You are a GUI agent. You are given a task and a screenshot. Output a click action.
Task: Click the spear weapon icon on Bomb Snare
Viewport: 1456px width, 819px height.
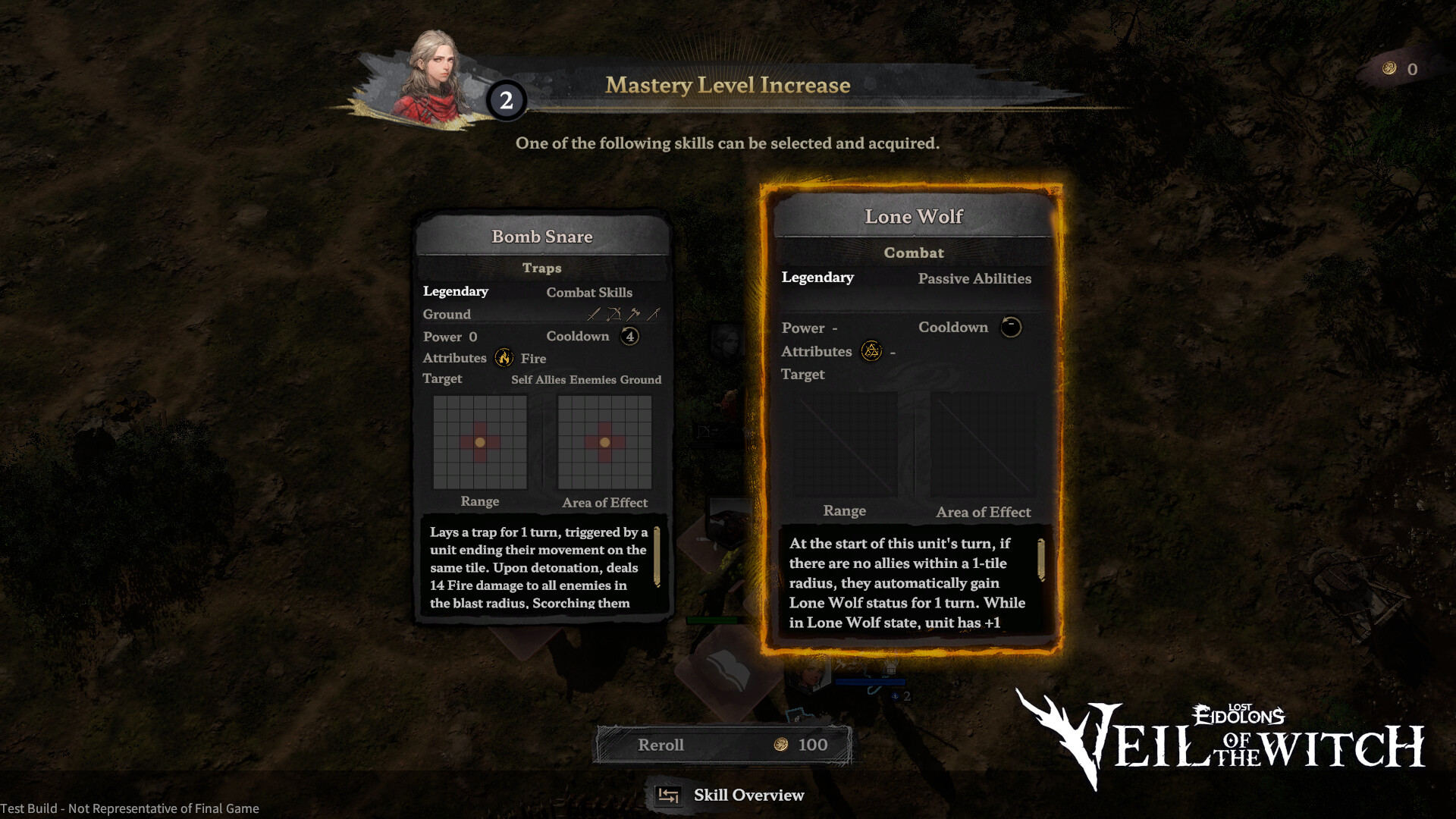653,312
